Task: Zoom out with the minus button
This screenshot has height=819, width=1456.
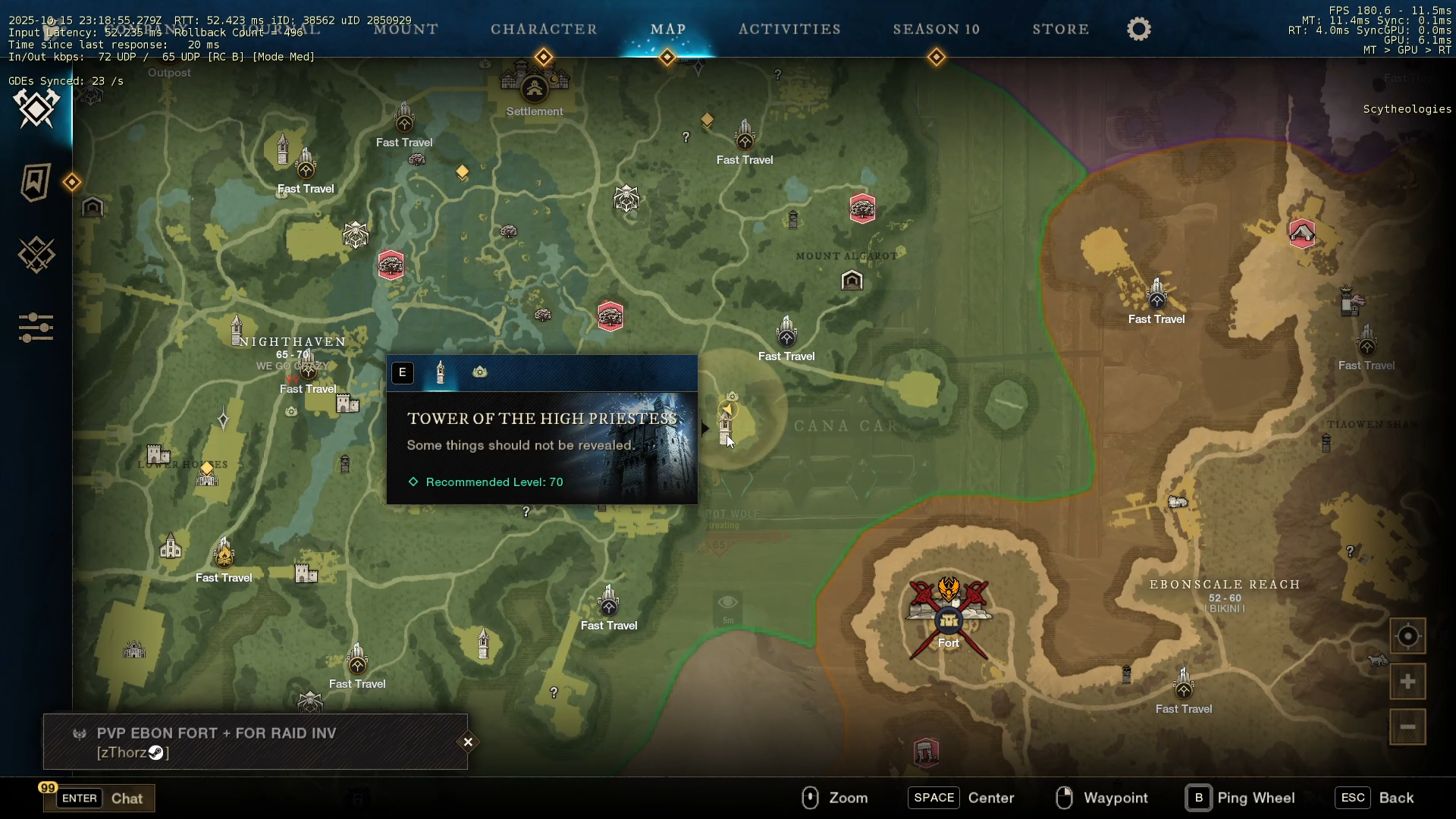Action: [1407, 727]
